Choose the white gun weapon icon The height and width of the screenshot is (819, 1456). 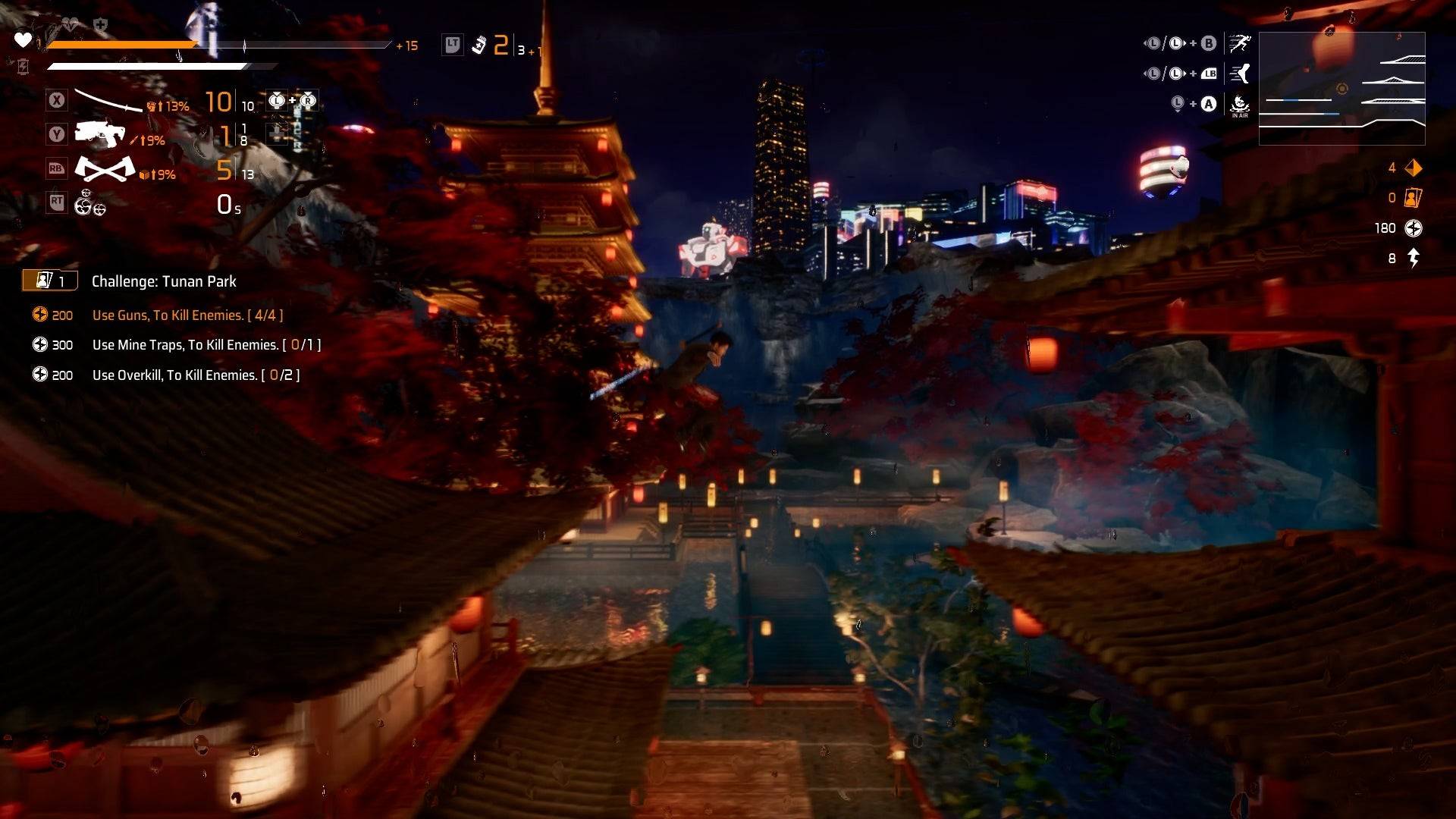coord(100,134)
